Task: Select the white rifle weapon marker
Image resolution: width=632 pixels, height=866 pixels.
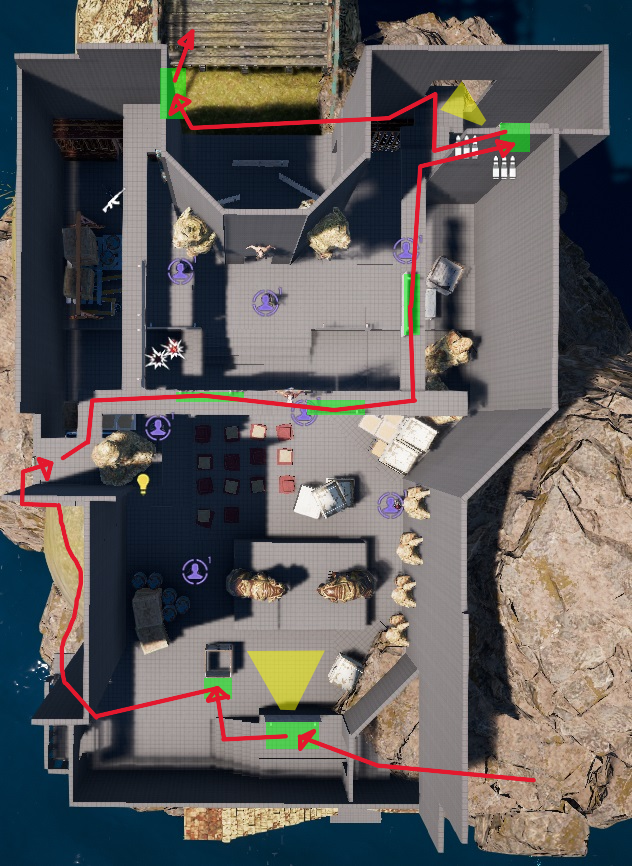Action: tap(112, 199)
